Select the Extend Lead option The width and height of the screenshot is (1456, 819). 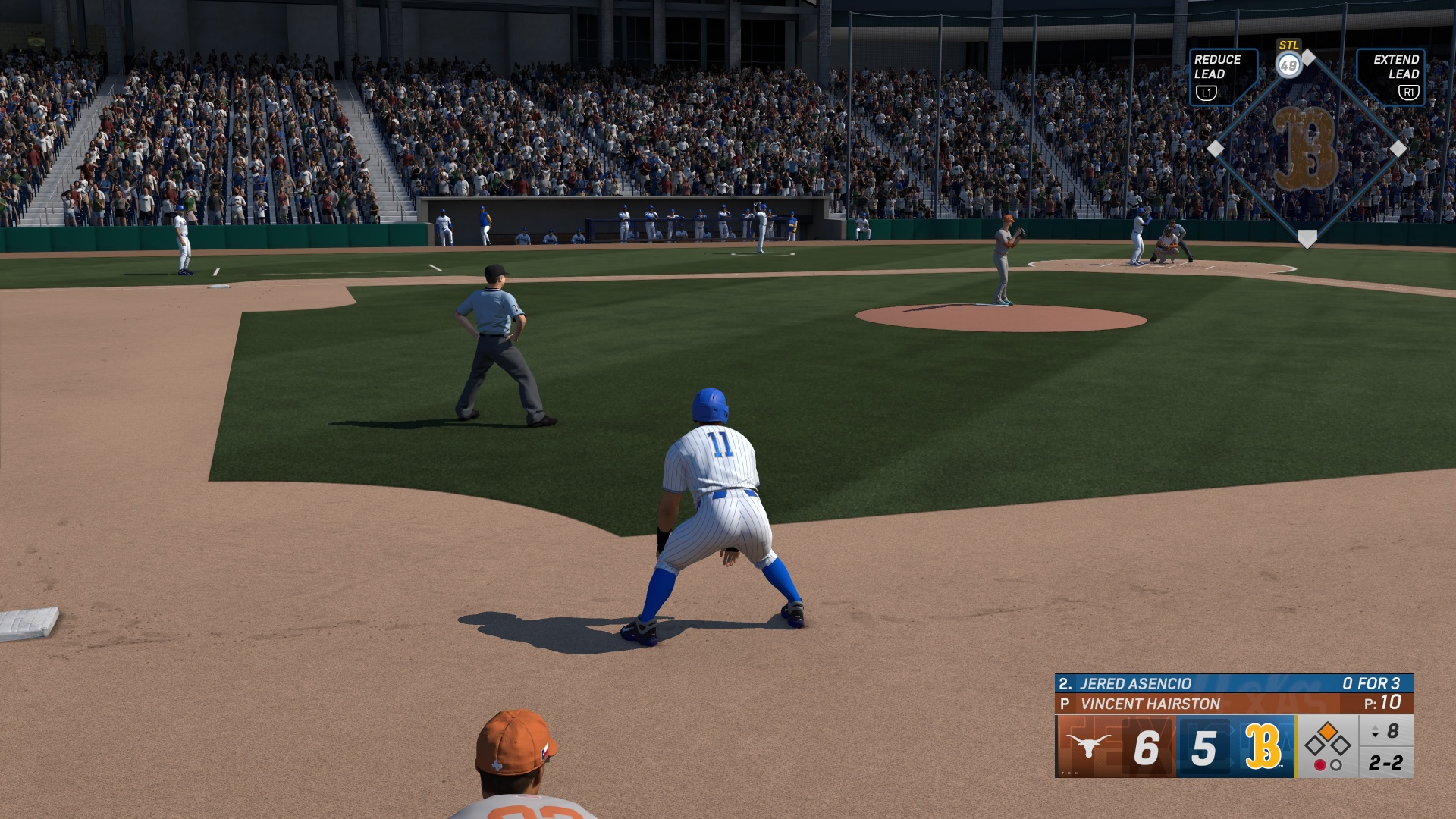click(1391, 76)
